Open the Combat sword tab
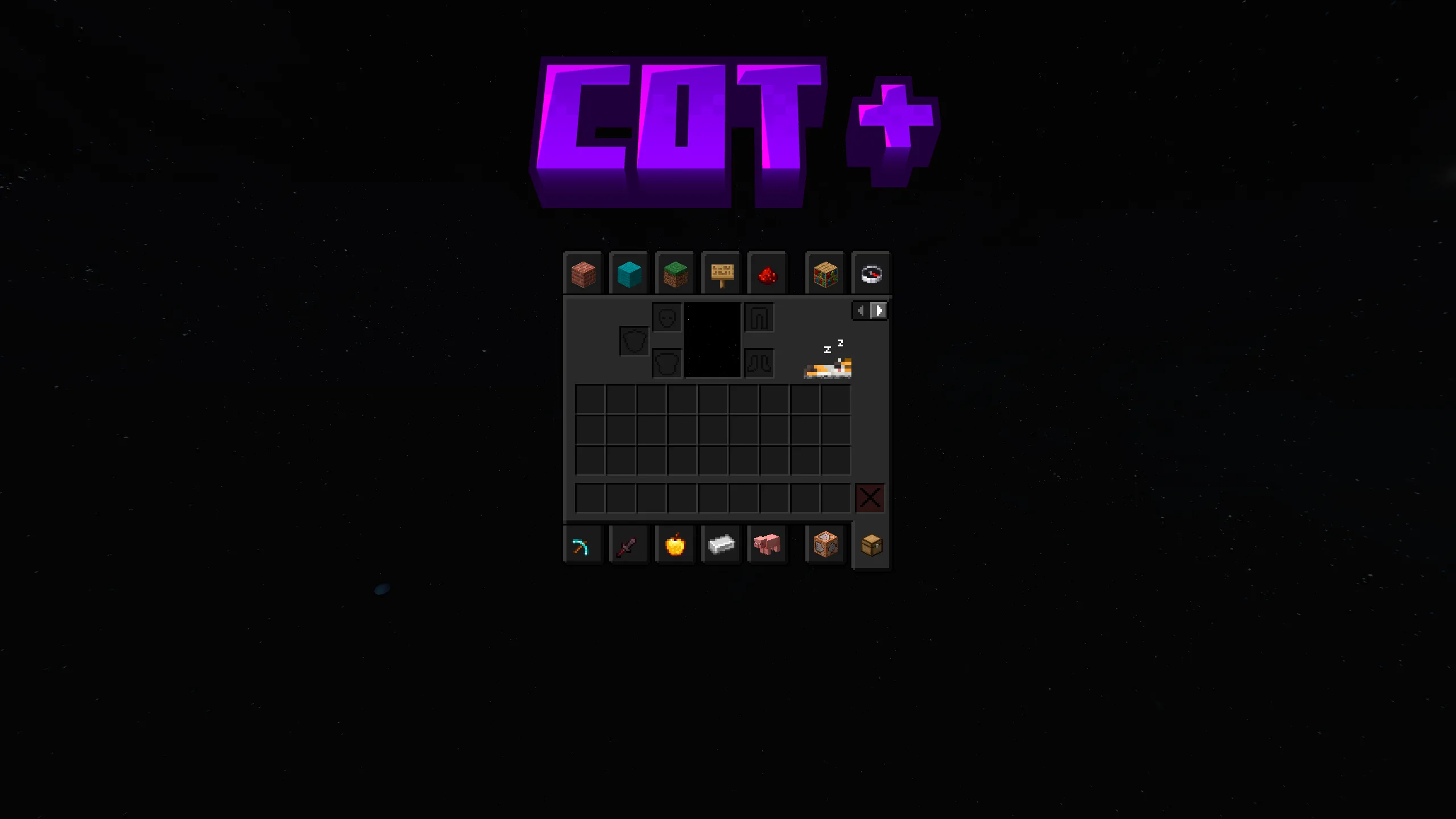Viewport: 1456px width, 819px height. (x=629, y=544)
